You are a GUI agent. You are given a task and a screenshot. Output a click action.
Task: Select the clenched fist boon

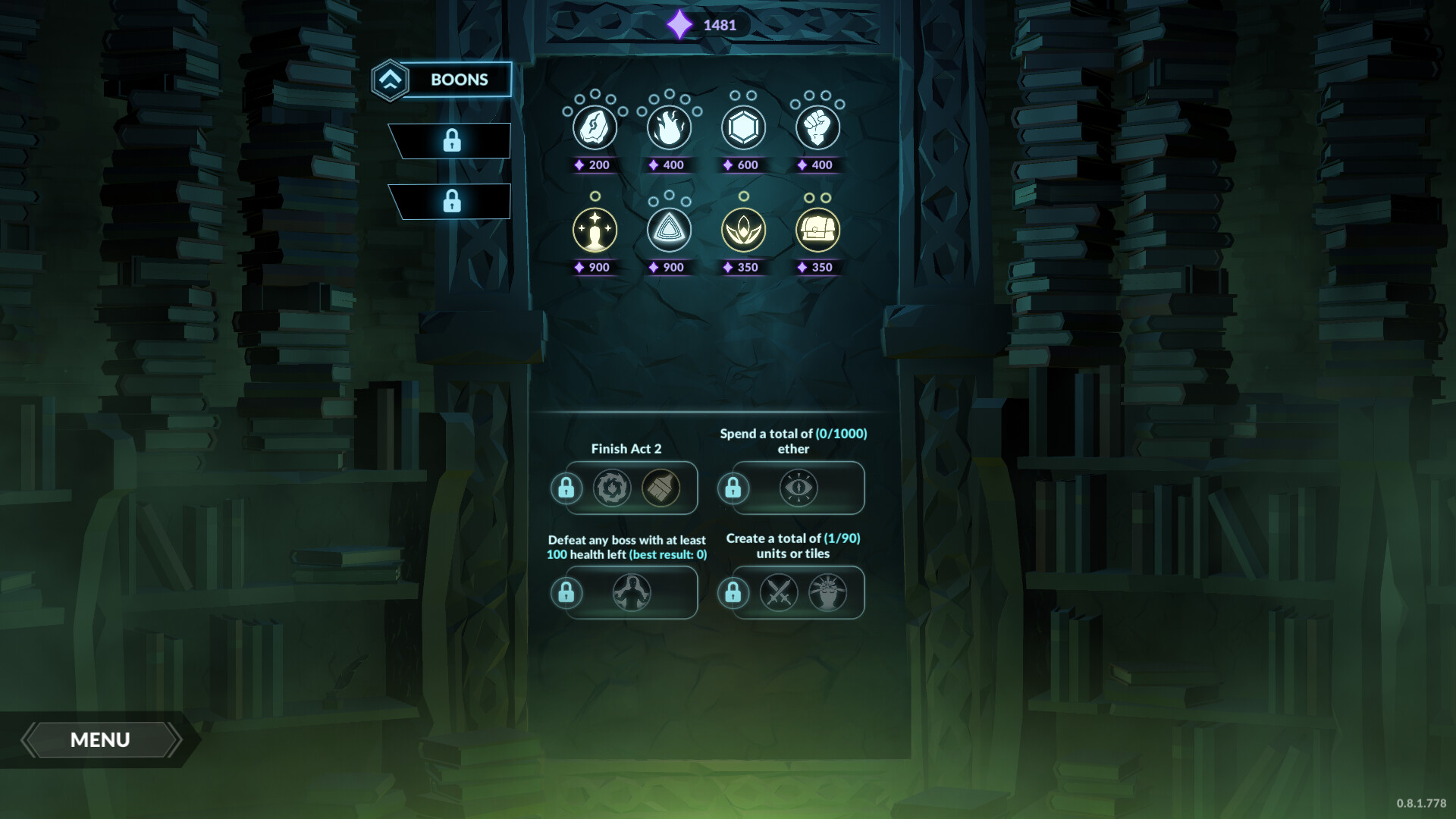(x=817, y=127)
